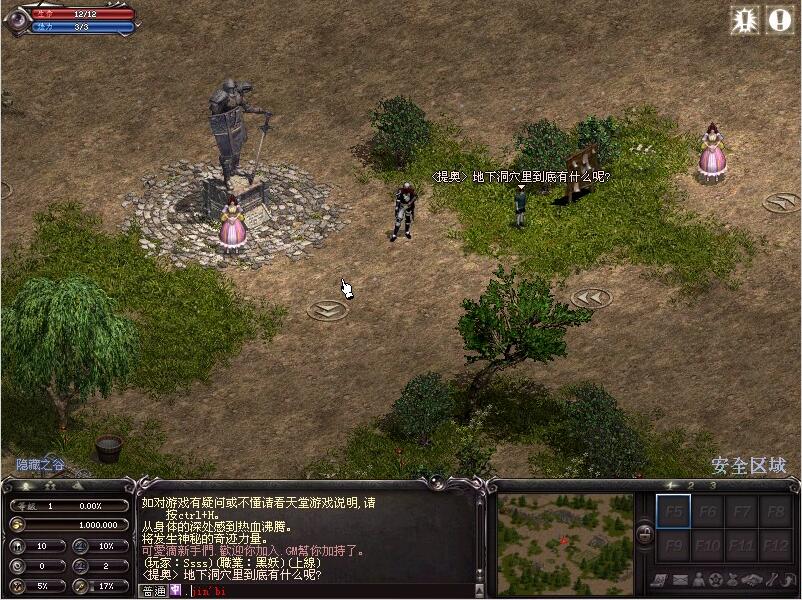The width and height of the screenshot is (802, 600).
Task: Open the money bag inventory icon
Action: pyautogui.click(x=734, y=580)
